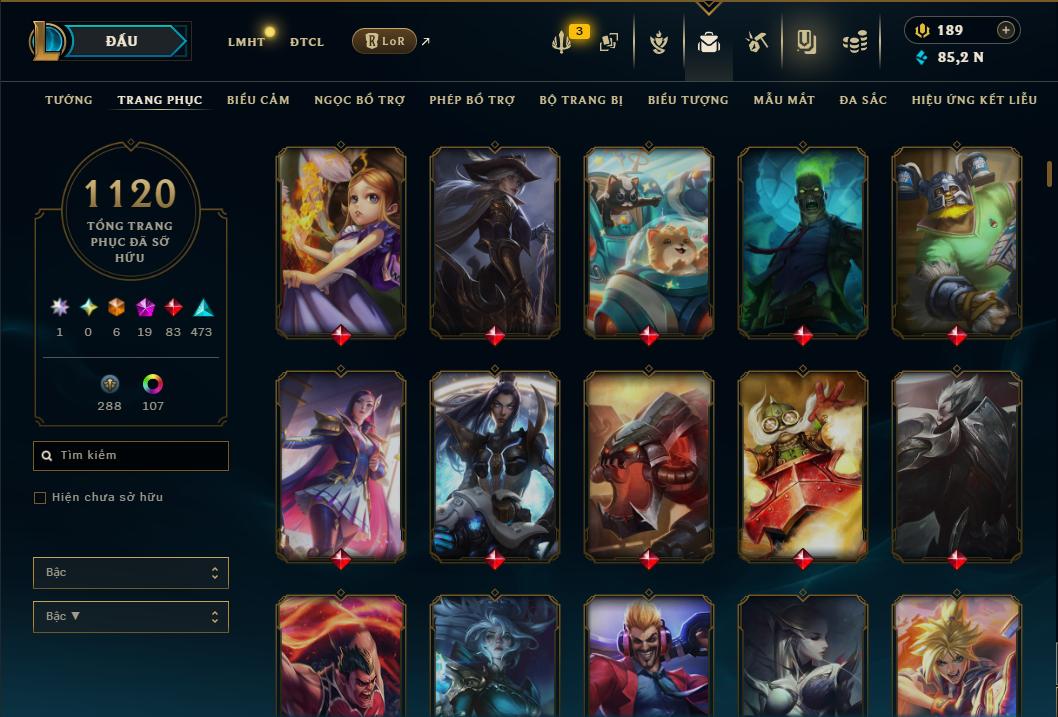Choose the corgi astronaut skin card

tap(649, 240)
